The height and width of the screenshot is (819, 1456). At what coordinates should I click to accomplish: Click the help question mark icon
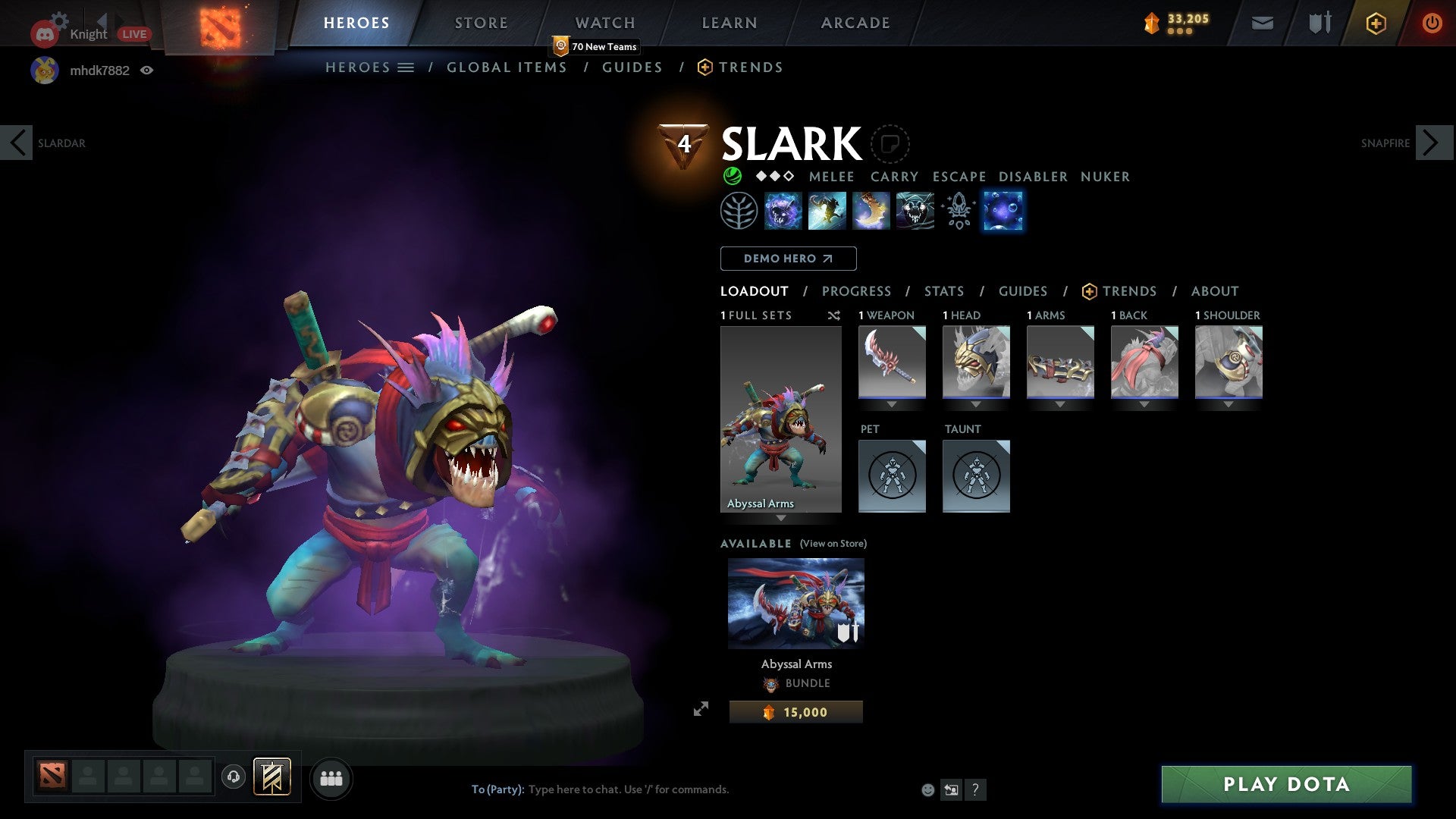[976, 789]
